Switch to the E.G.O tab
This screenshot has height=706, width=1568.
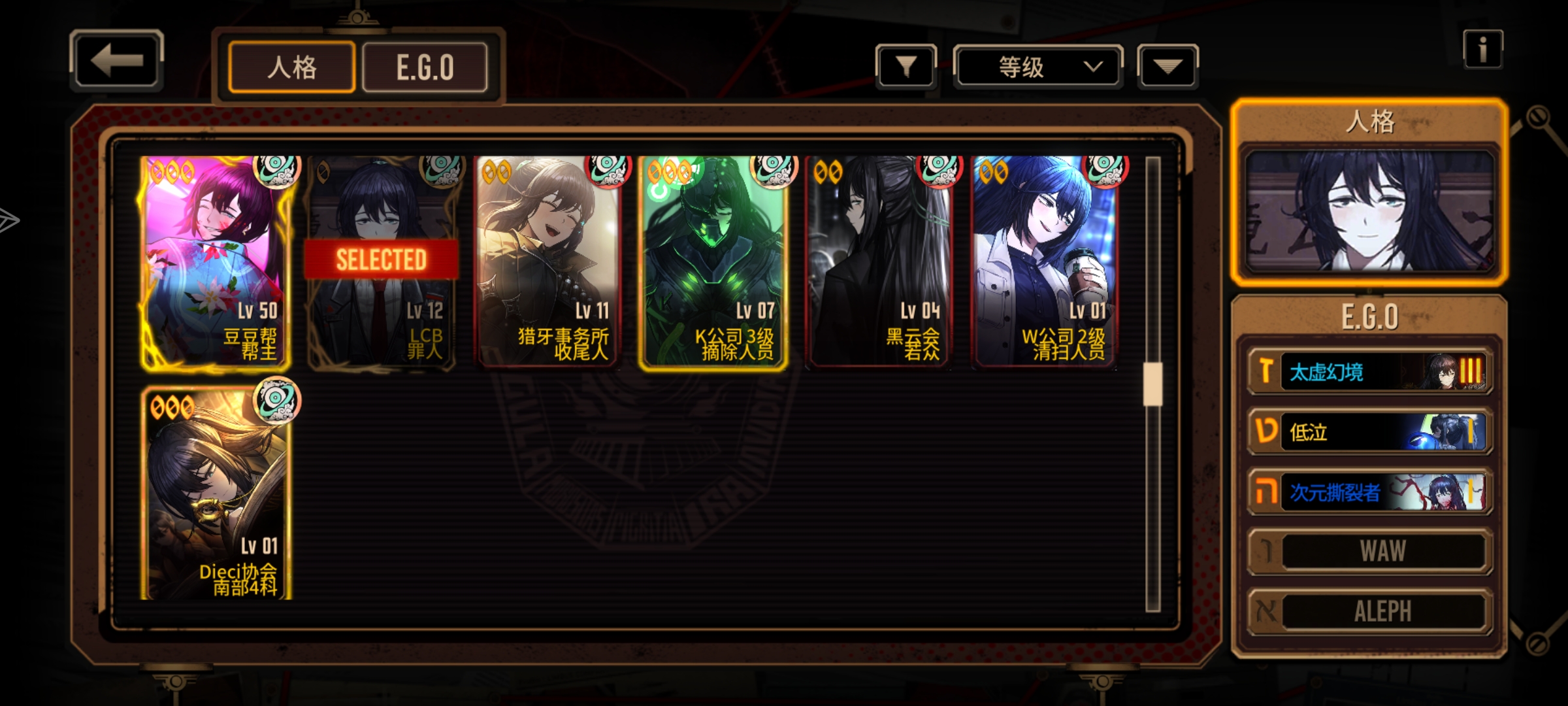coord(425,67)
